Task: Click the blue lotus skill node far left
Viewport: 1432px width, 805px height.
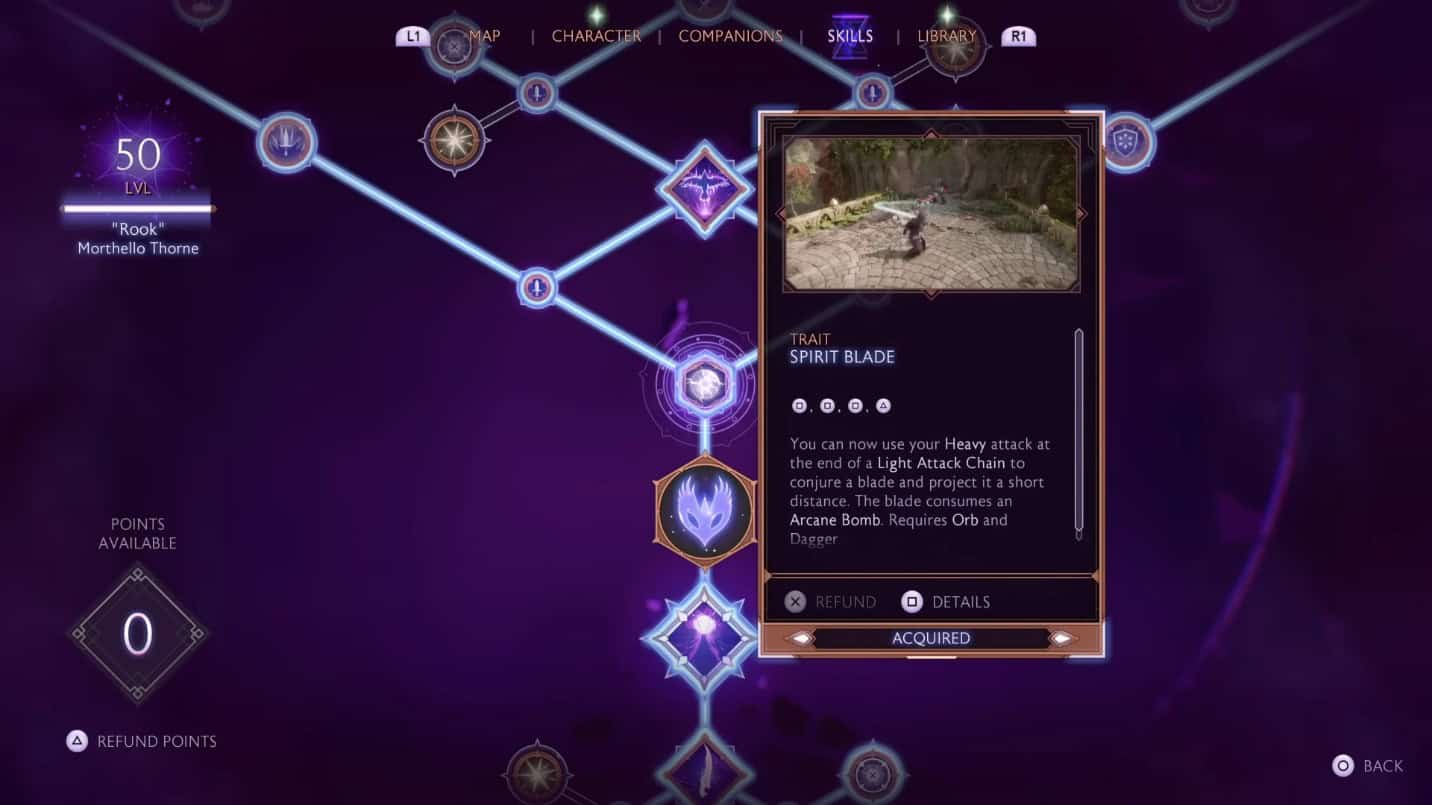Action: click(x=287, y=143)
